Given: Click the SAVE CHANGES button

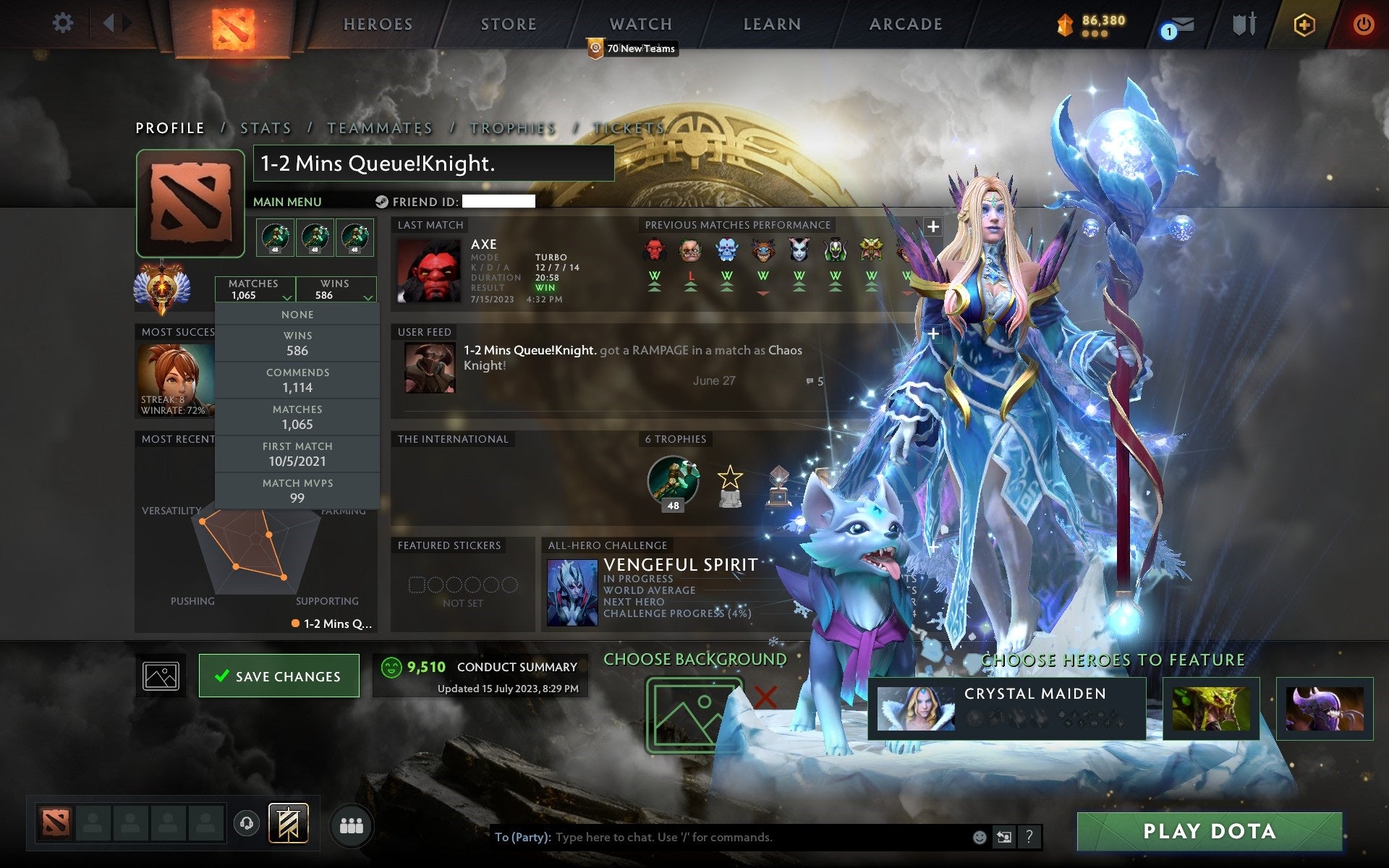Looking at the screenshot, I should click(279, 676).
